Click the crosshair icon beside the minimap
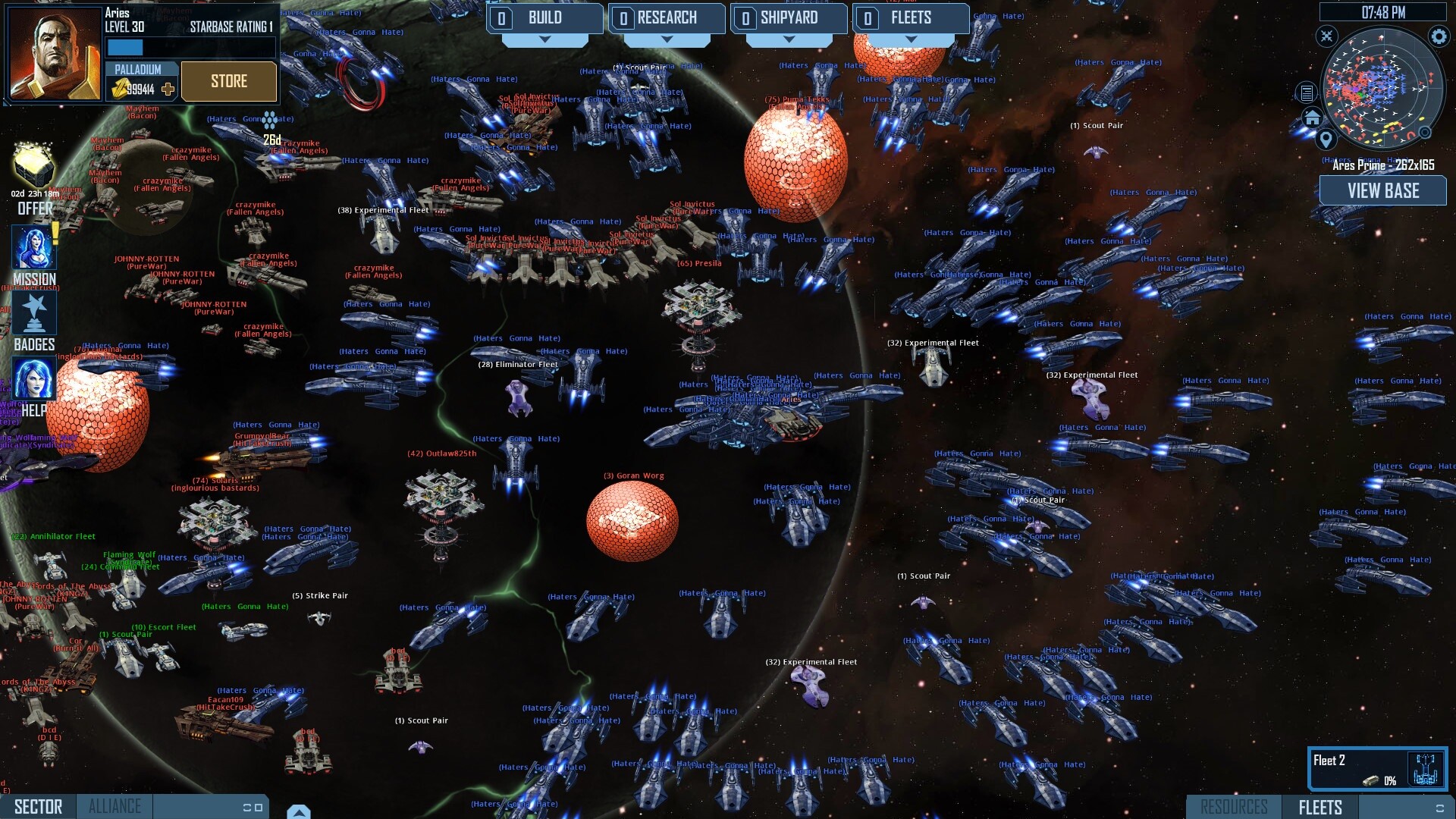 (x=1326, y=36)
